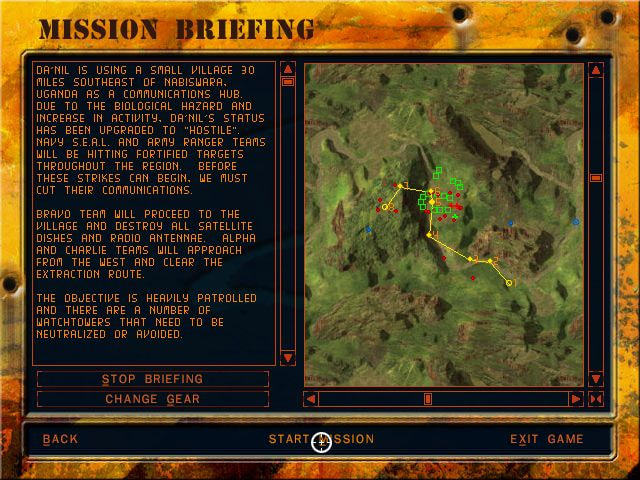The width and height of the screenshot is (640, 480).
Task: Click the briefing text scroll-down arrow
Action: coord(288,357)
